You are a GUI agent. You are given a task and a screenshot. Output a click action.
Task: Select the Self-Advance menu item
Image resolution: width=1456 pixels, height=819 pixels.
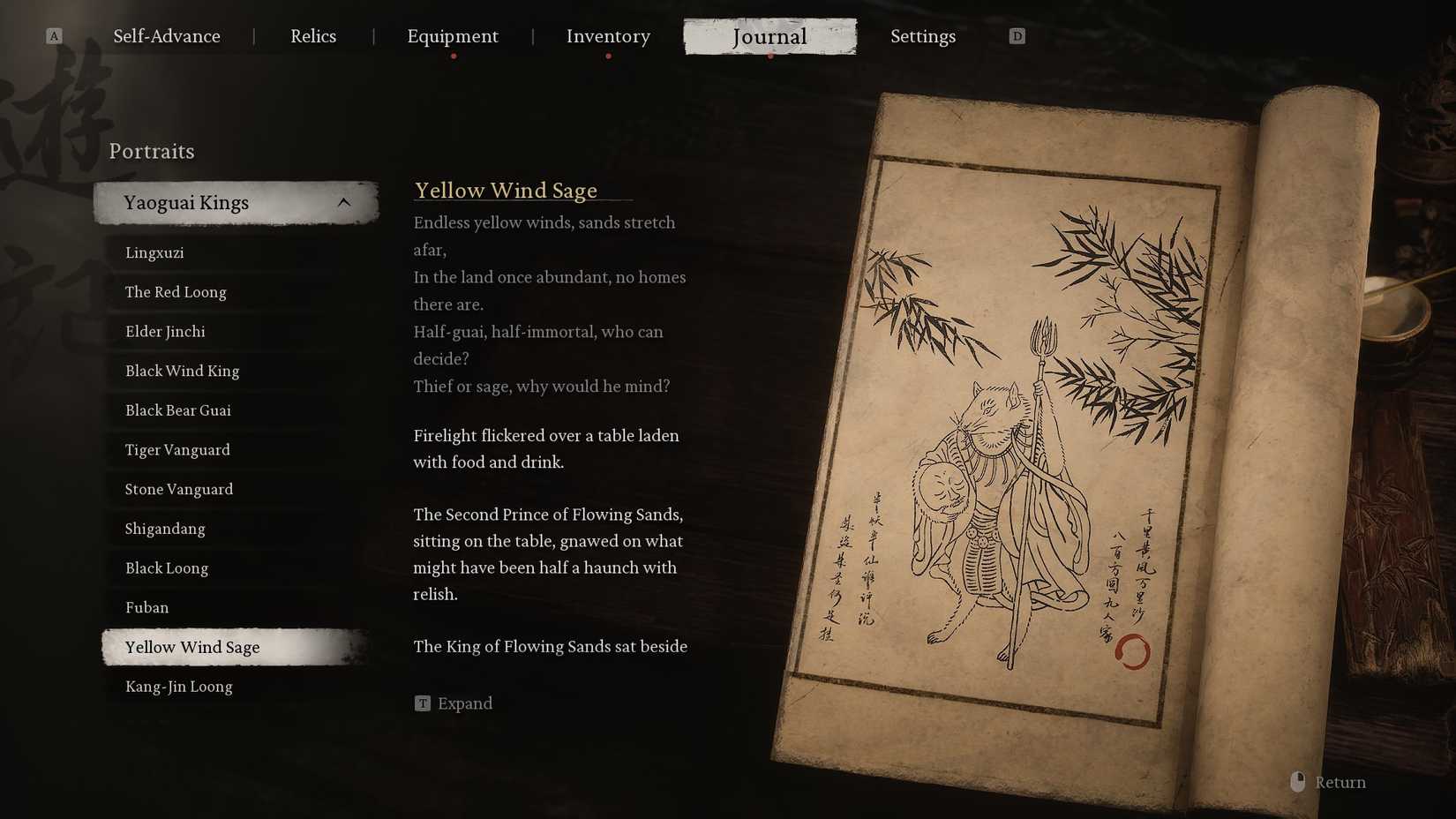point(166,36)
